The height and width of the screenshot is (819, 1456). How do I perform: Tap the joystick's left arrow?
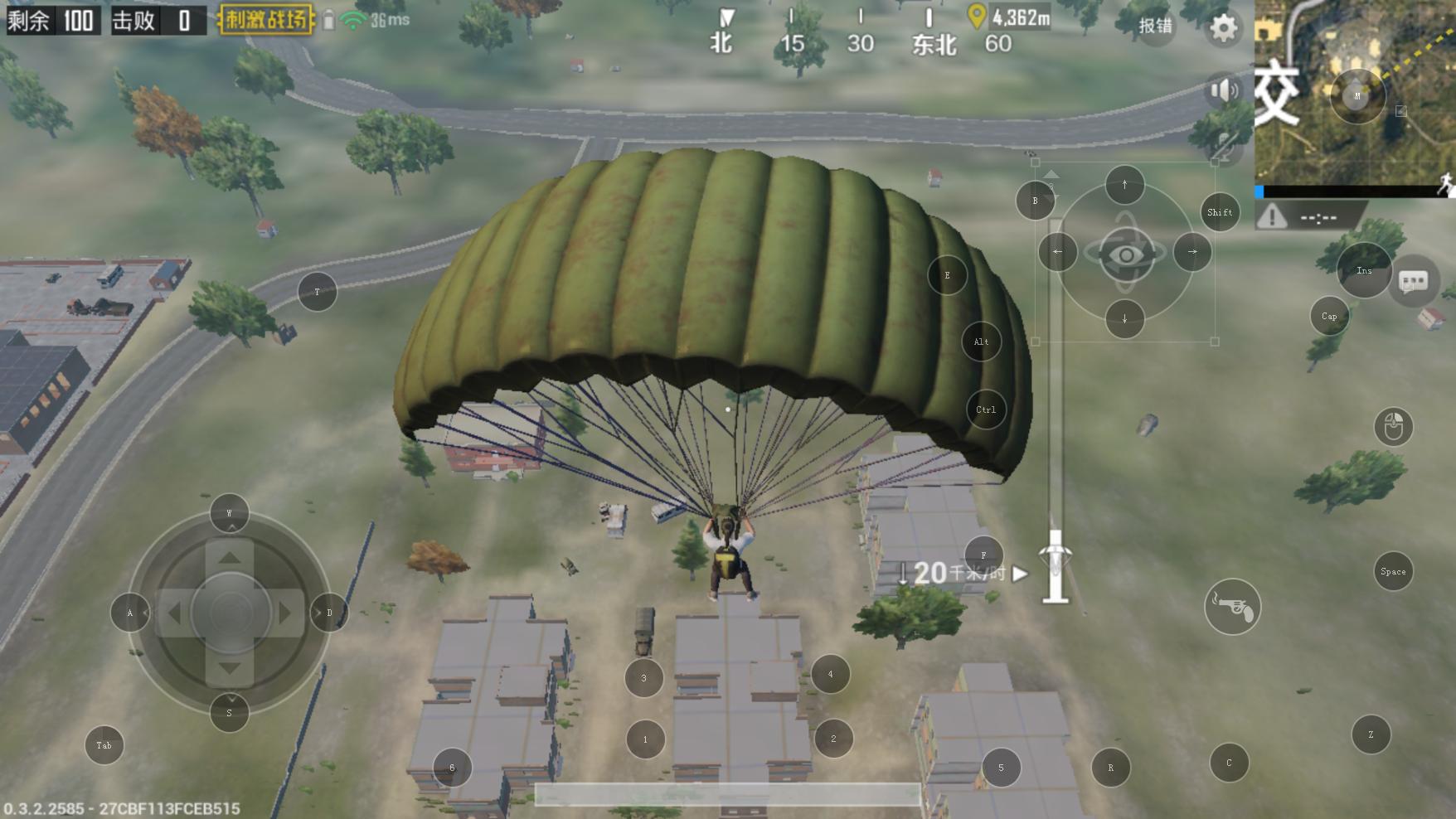click(174, 613)
